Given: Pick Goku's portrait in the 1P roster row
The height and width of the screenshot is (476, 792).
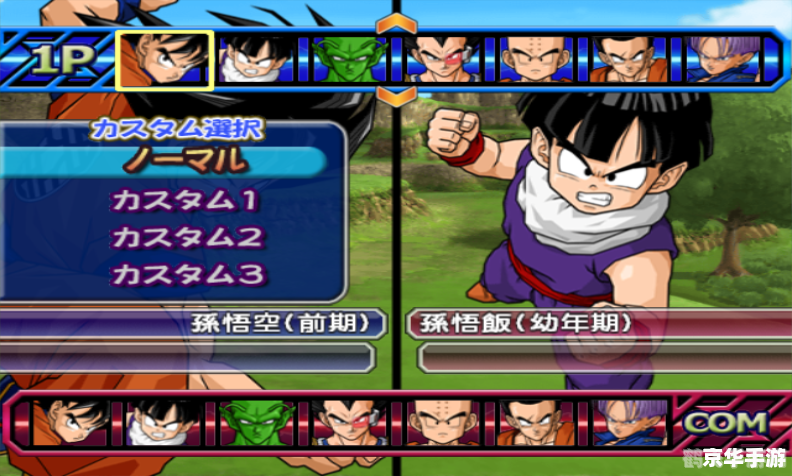Looking at the screenshot, I should pos(164,59).
